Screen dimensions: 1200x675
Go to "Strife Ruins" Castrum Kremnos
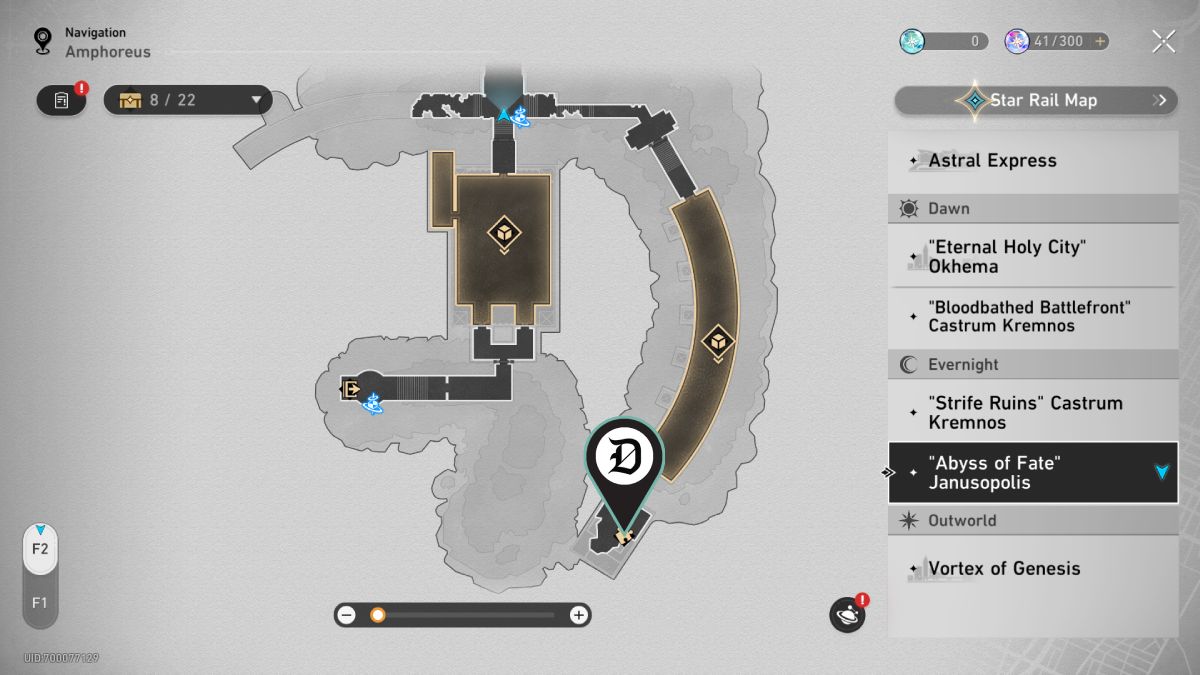[x=1033, y=412]
